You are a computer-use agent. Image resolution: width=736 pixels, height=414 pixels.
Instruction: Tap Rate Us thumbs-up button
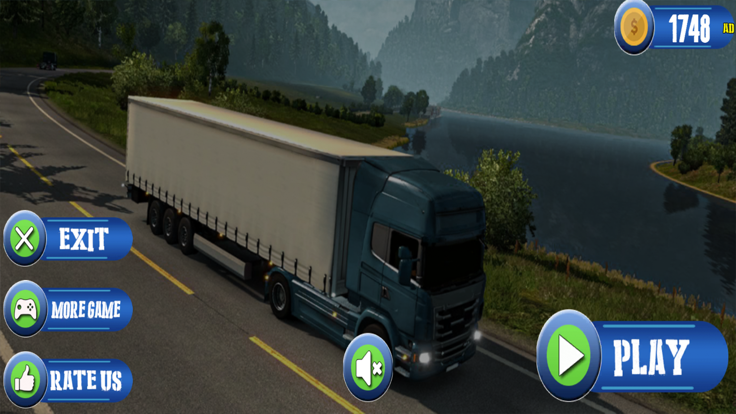[x=68, y=380]
